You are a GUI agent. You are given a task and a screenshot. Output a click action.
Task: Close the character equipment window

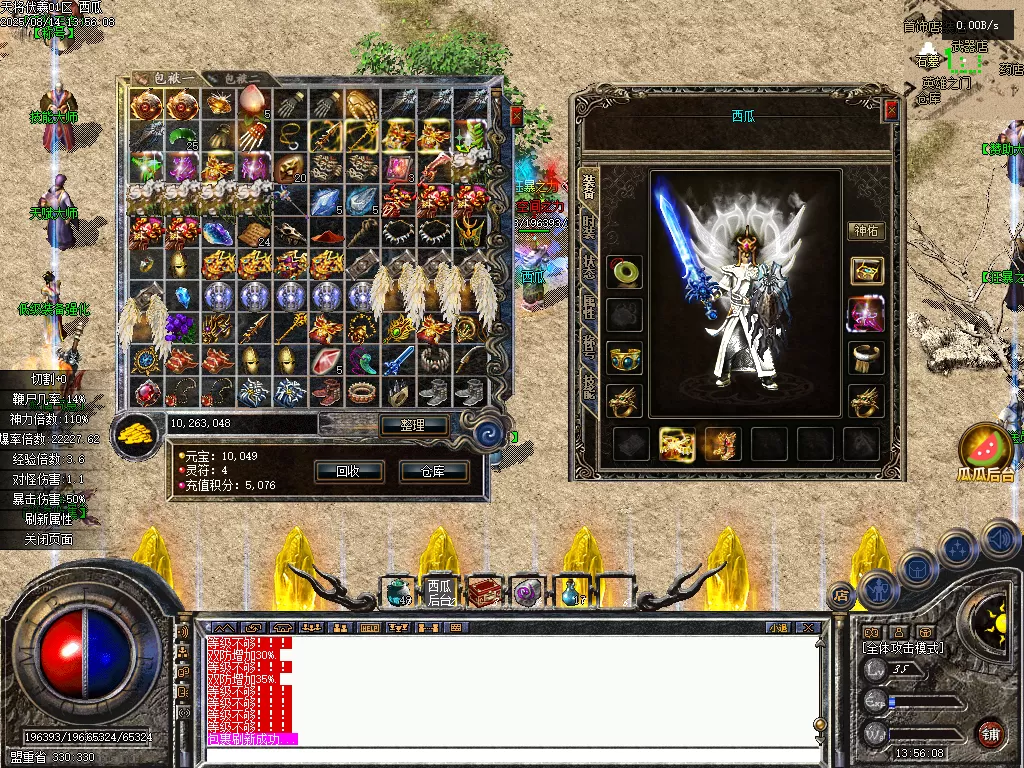[890, 110]
